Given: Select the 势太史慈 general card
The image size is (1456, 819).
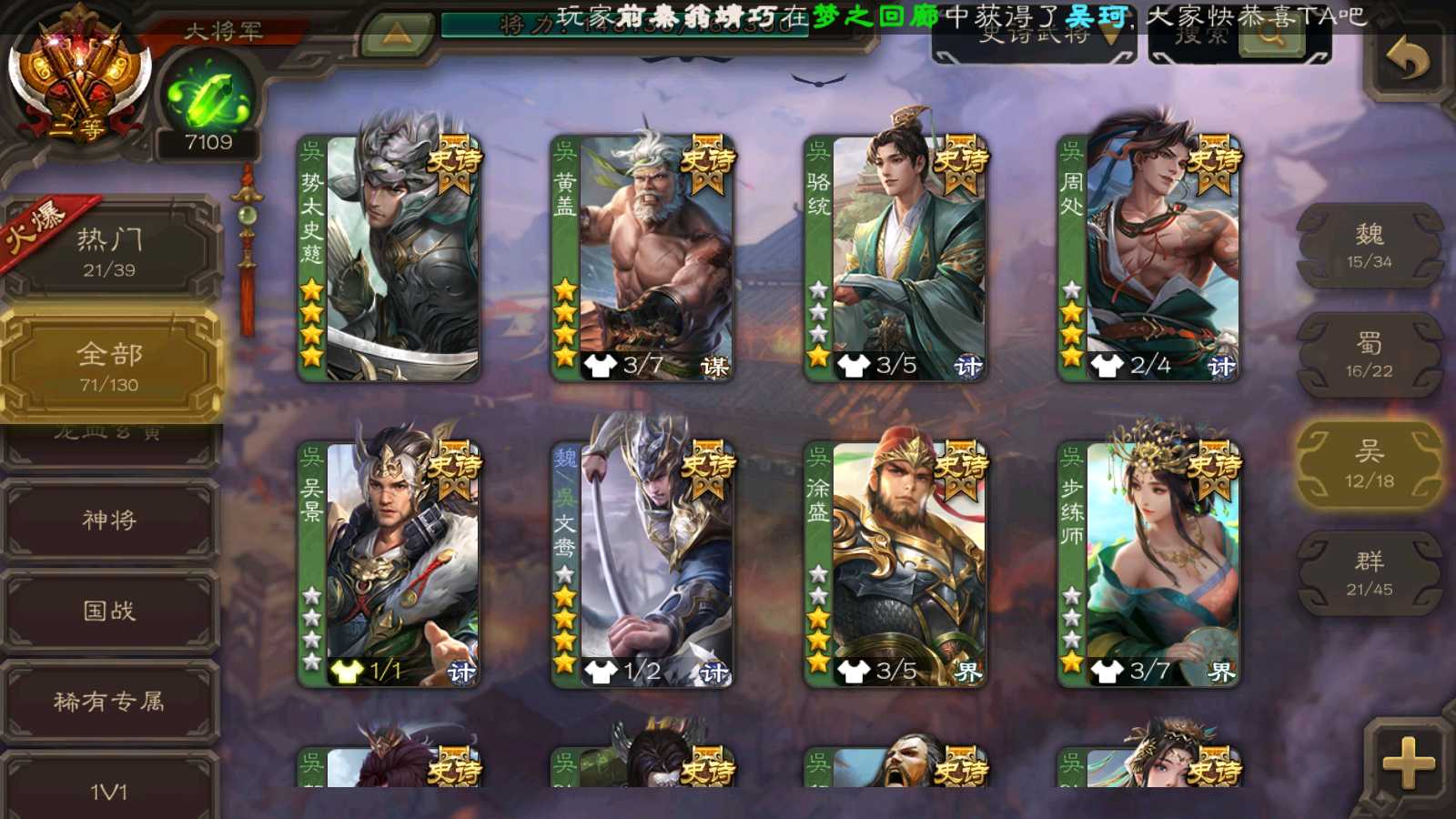Looking at the screenshot, I should pos(389,258).
